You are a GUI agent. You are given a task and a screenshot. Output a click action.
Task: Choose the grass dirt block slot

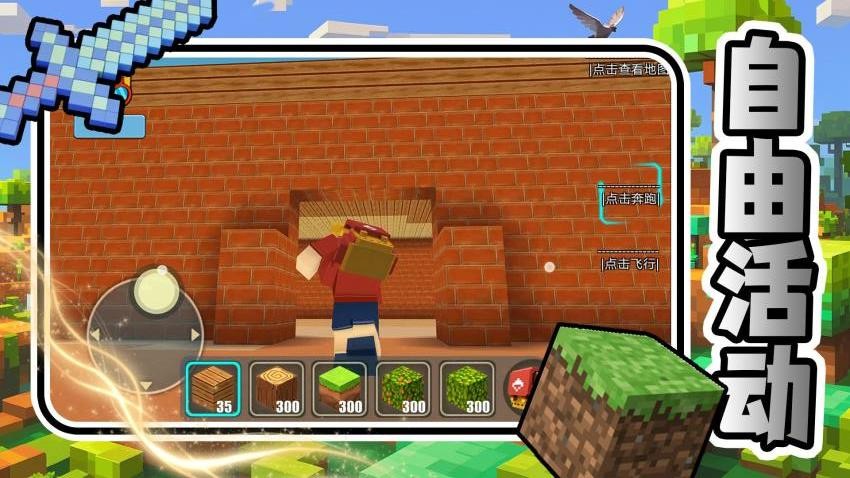pyautogui.click(x=340, y=389)
